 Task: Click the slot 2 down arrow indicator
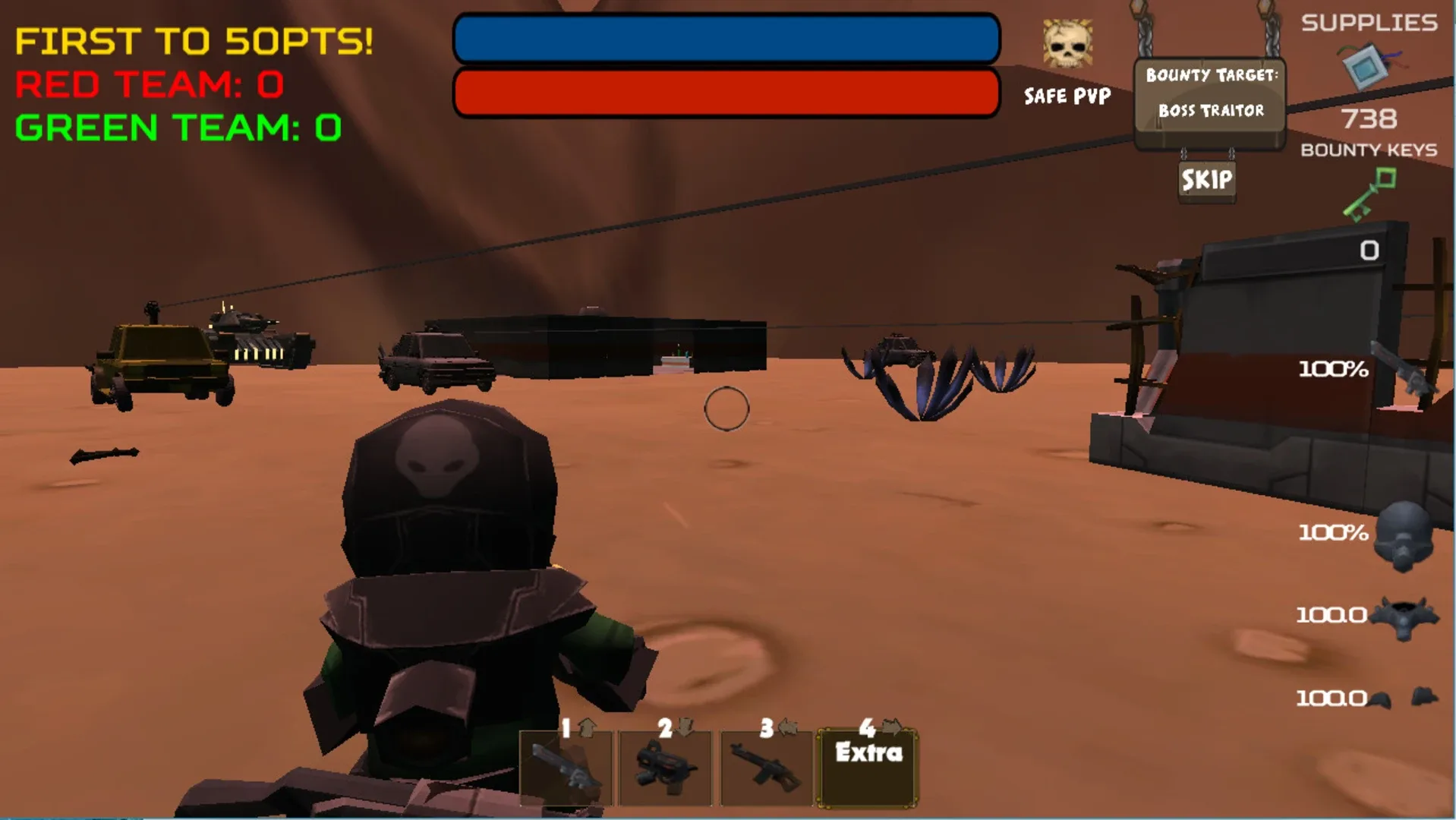coord(685,730)
